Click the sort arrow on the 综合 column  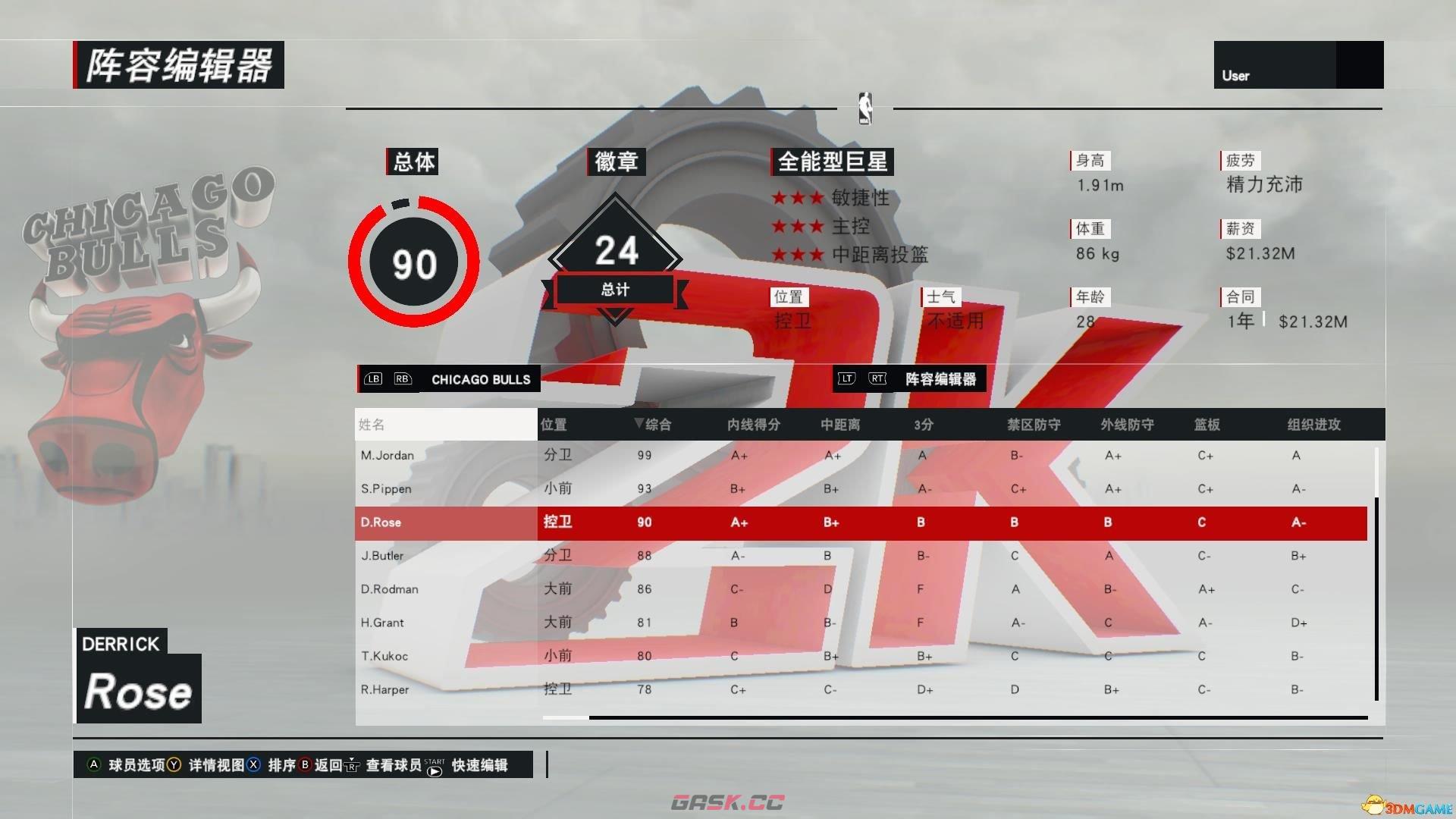[x=639, y=425]
